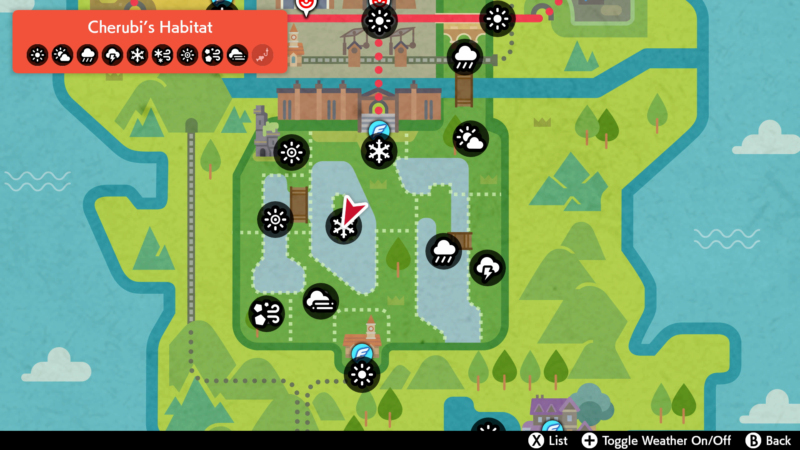Select the blizzard icon in the habitat legend

163,55
